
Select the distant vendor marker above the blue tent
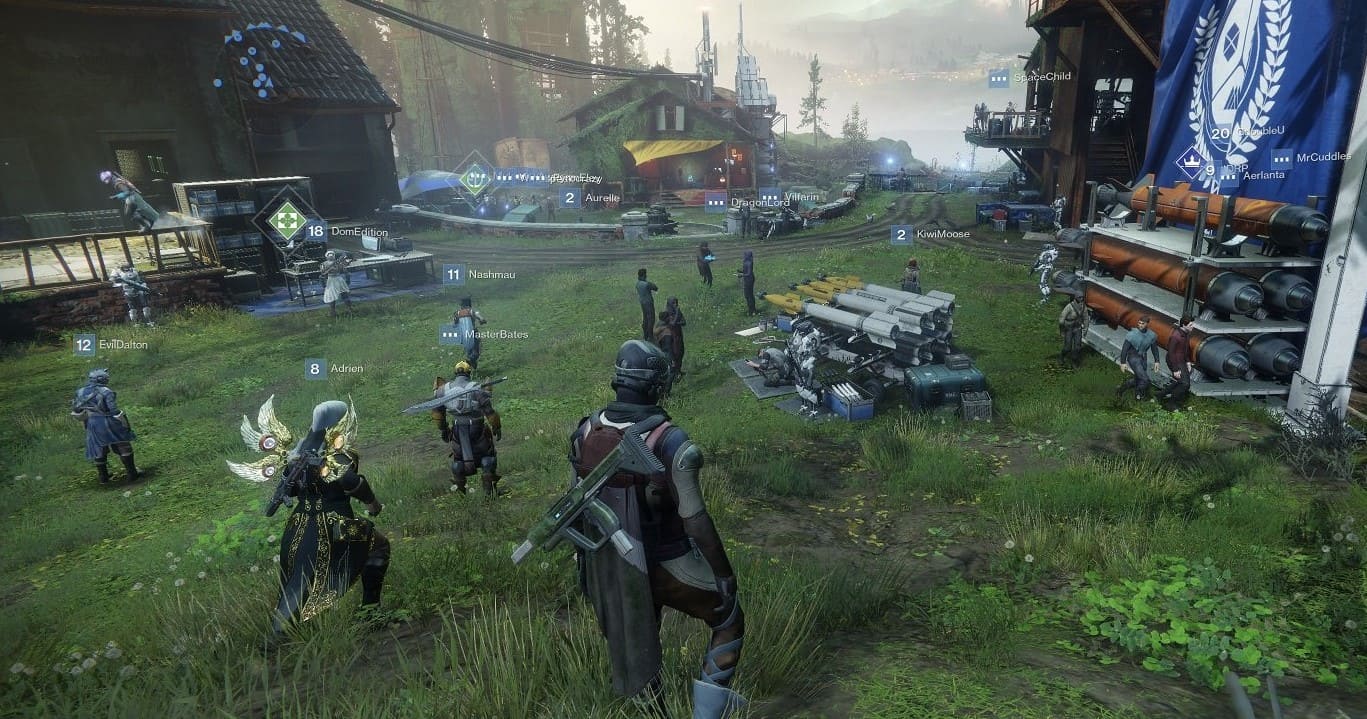click(474, 177)
